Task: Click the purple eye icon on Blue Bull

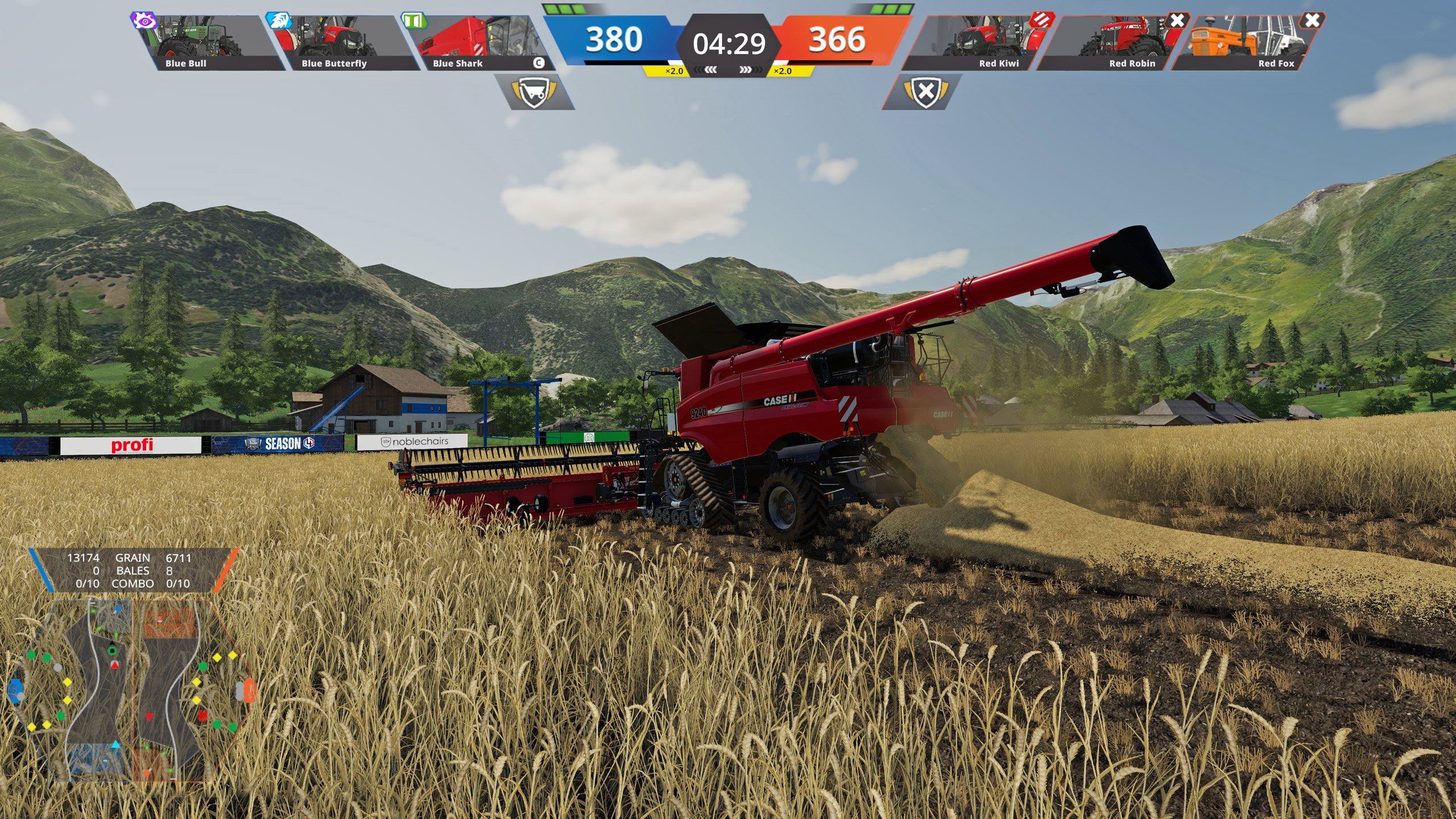Action: point(144,21)
